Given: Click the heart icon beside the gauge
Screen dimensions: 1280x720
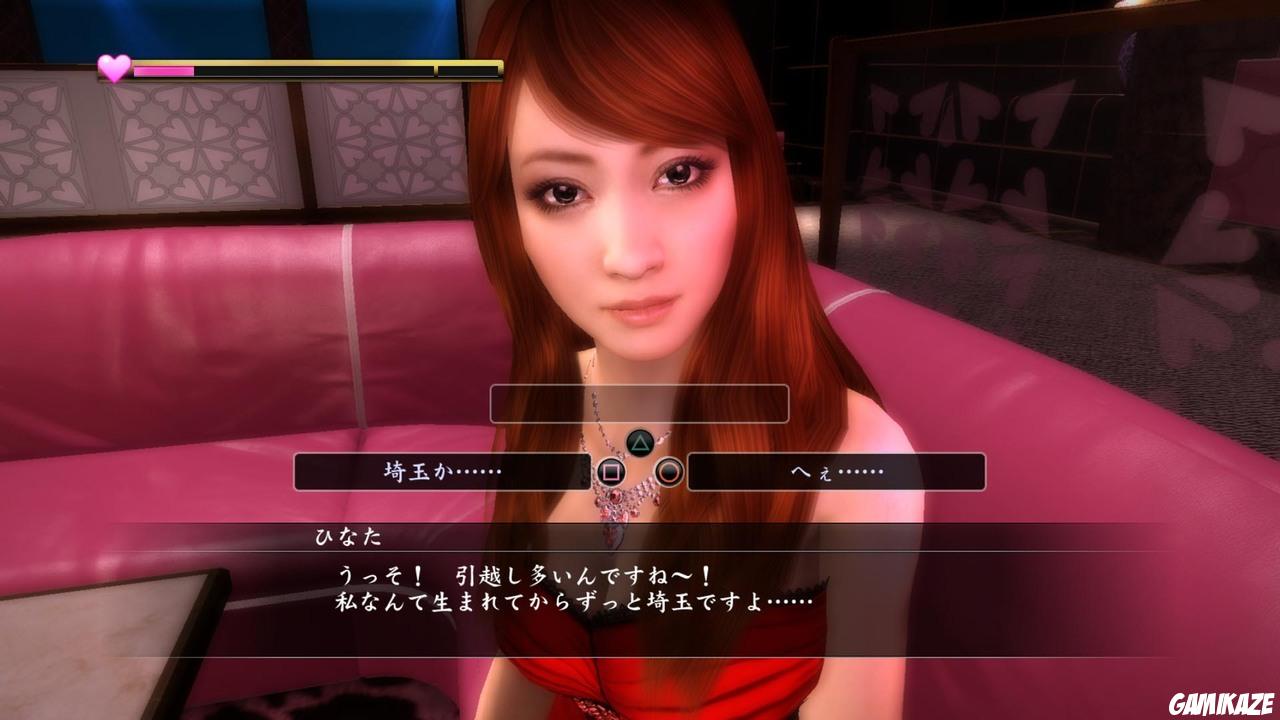Looking at the screenshot, I should (113, 68).
